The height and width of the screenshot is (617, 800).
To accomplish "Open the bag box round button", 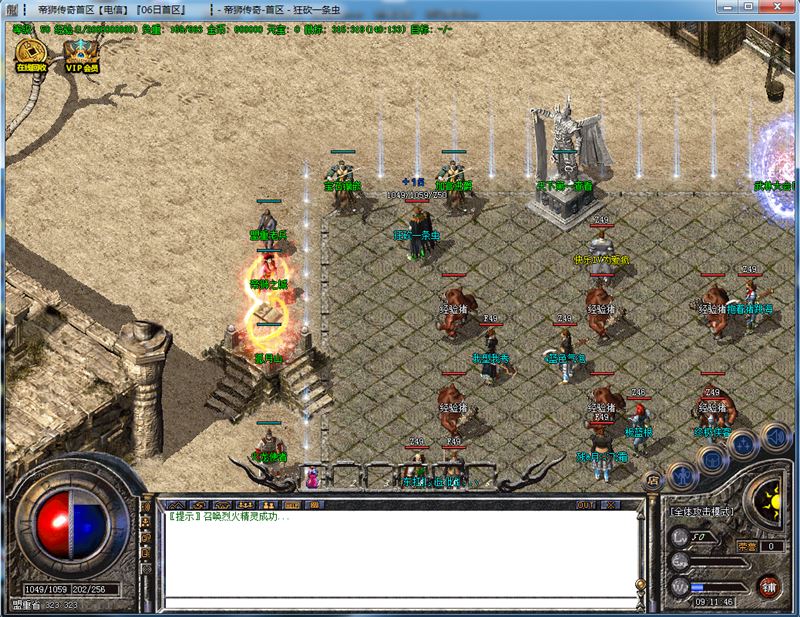I will pyautogui.click(x=711, y=459).
